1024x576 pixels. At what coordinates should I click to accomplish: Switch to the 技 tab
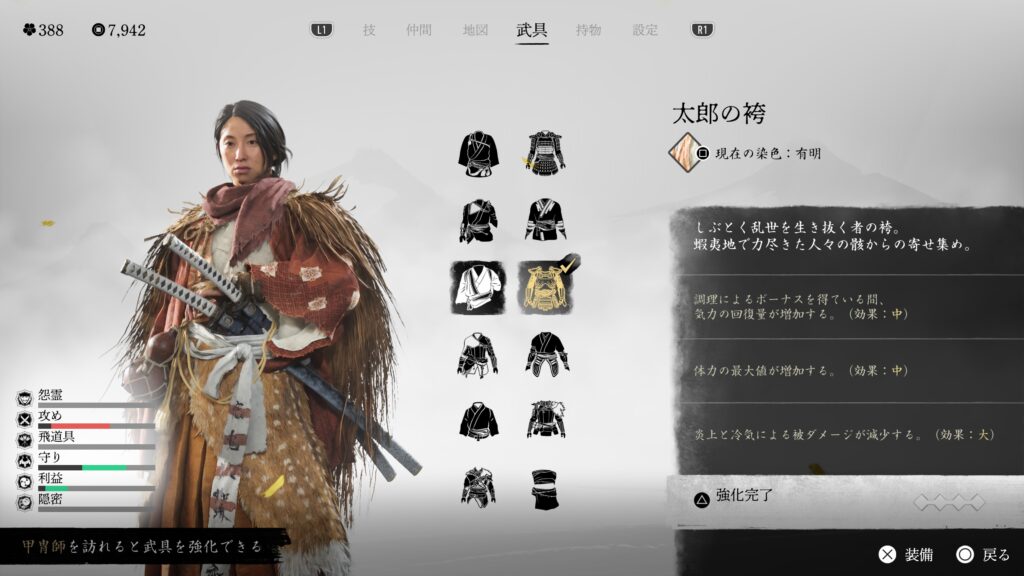coord(369,30)
